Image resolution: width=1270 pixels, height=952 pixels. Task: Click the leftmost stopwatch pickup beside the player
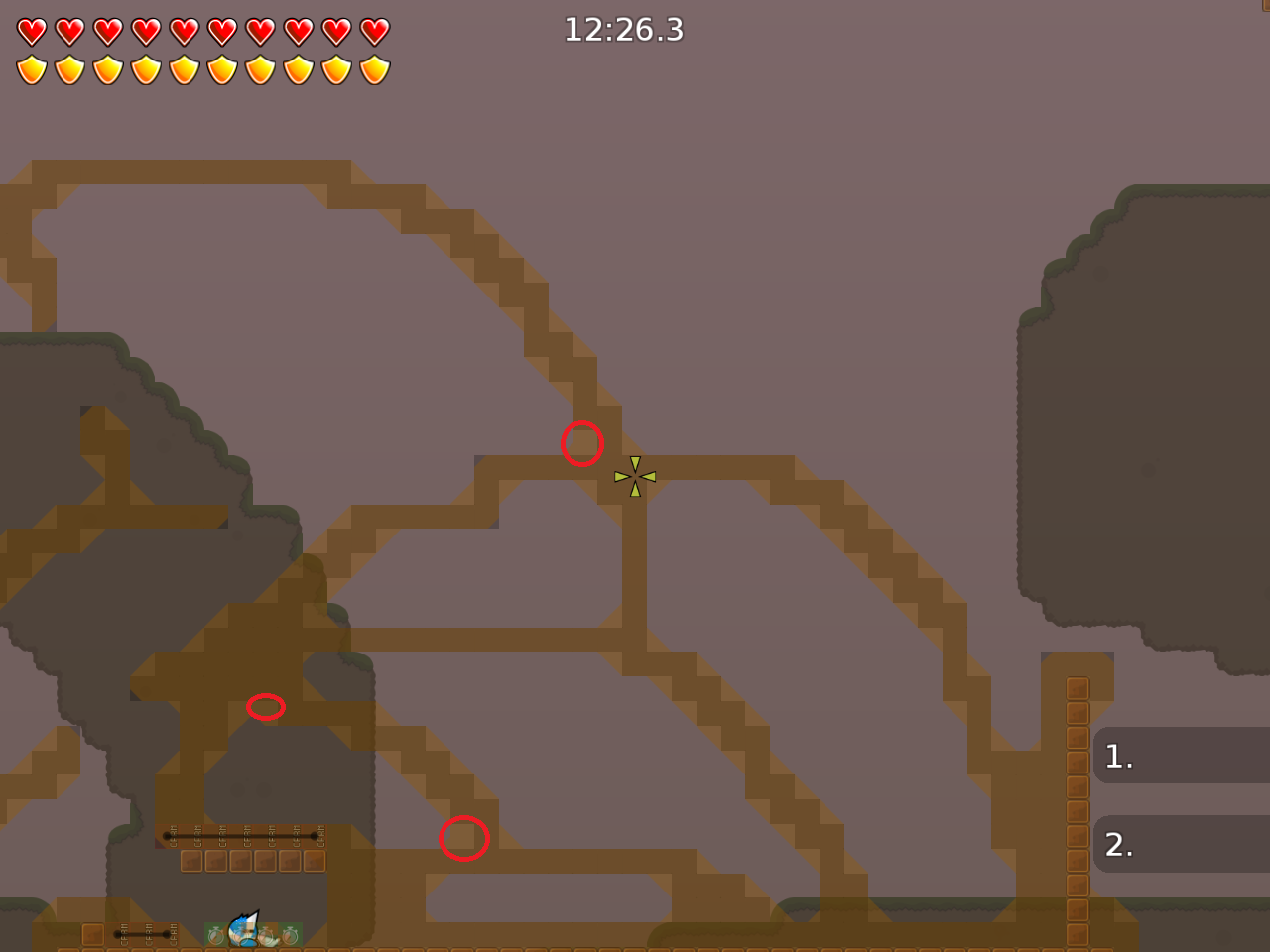coord(214,937)
